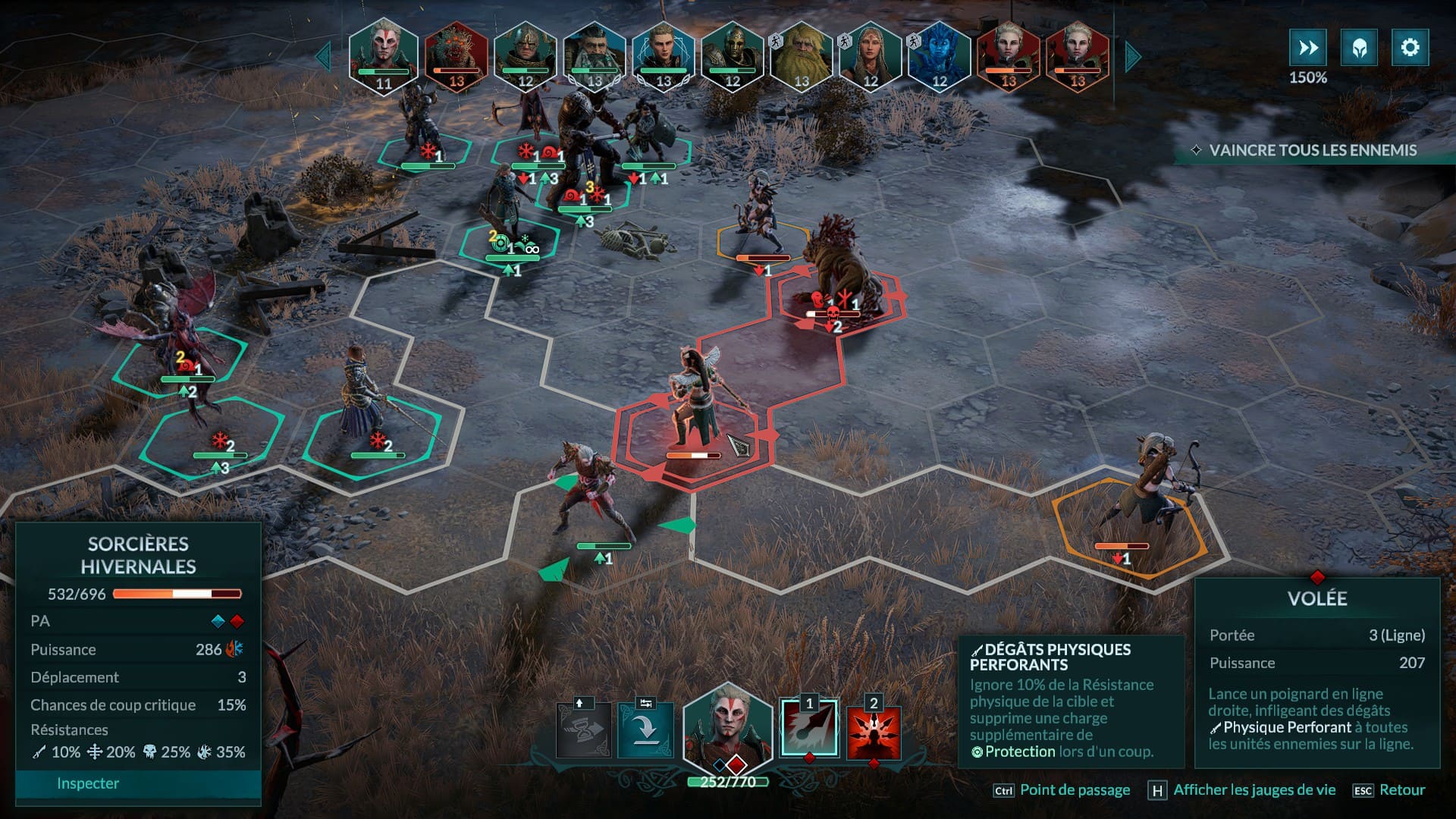Click the Inspecter button
This screenshot has height=819, width=1456.
point(88,783)
